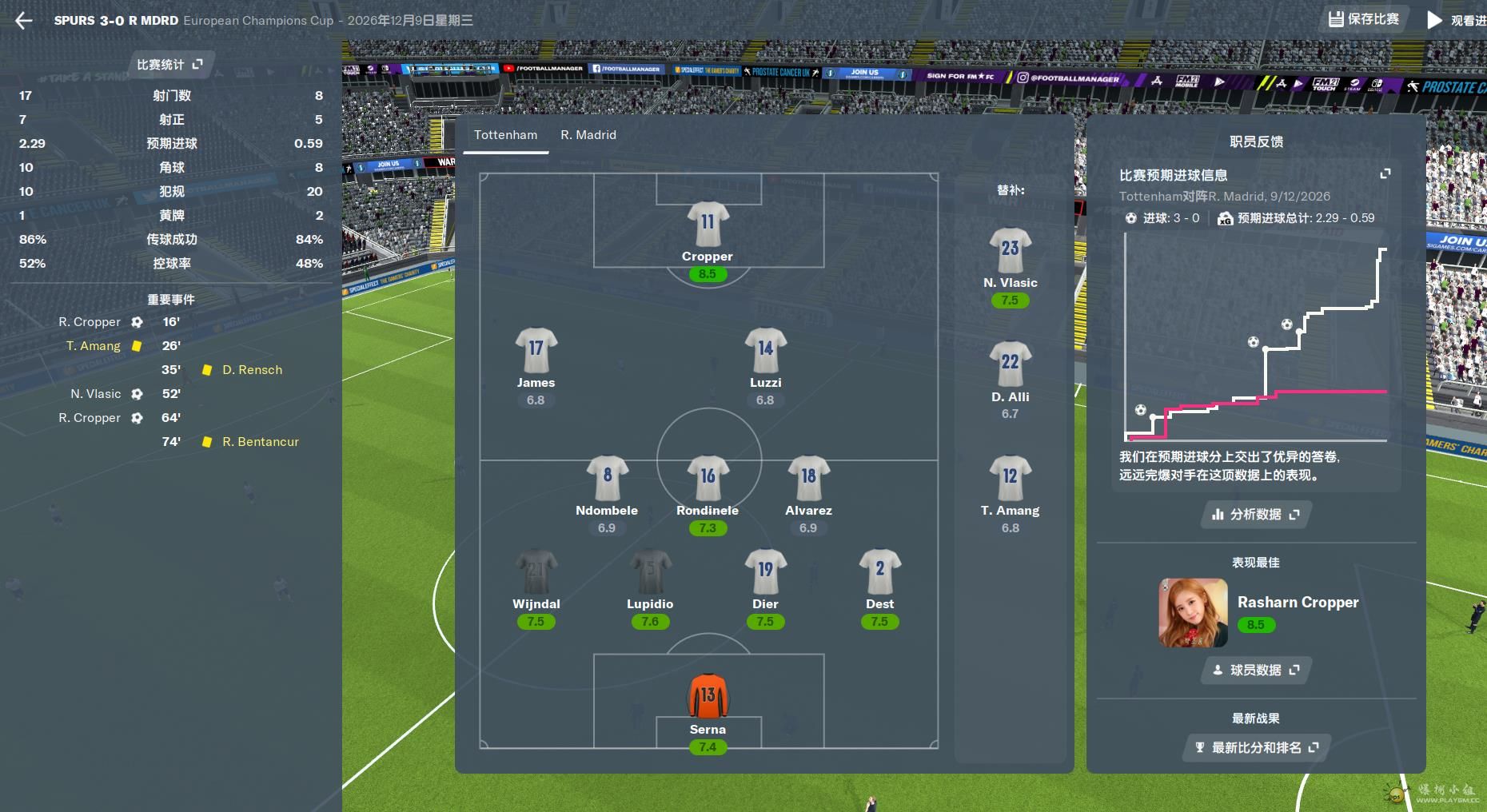Select striker Cropper's shirt on the pitch
The height and width of the screenshot is (812, 1487).
coord(708,224)
